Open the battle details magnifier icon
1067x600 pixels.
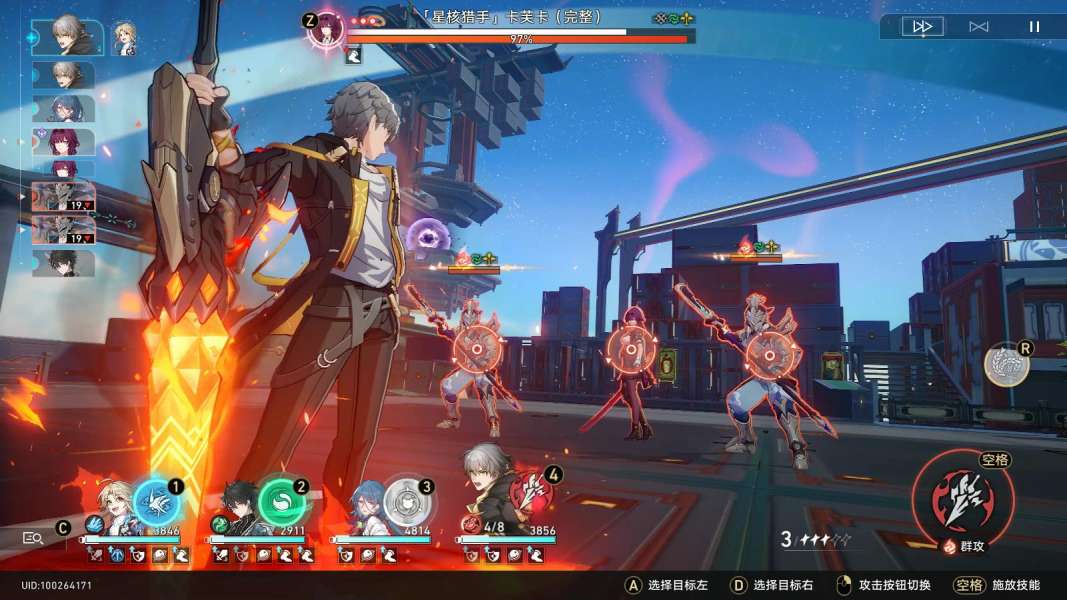(x=33, y=538)
